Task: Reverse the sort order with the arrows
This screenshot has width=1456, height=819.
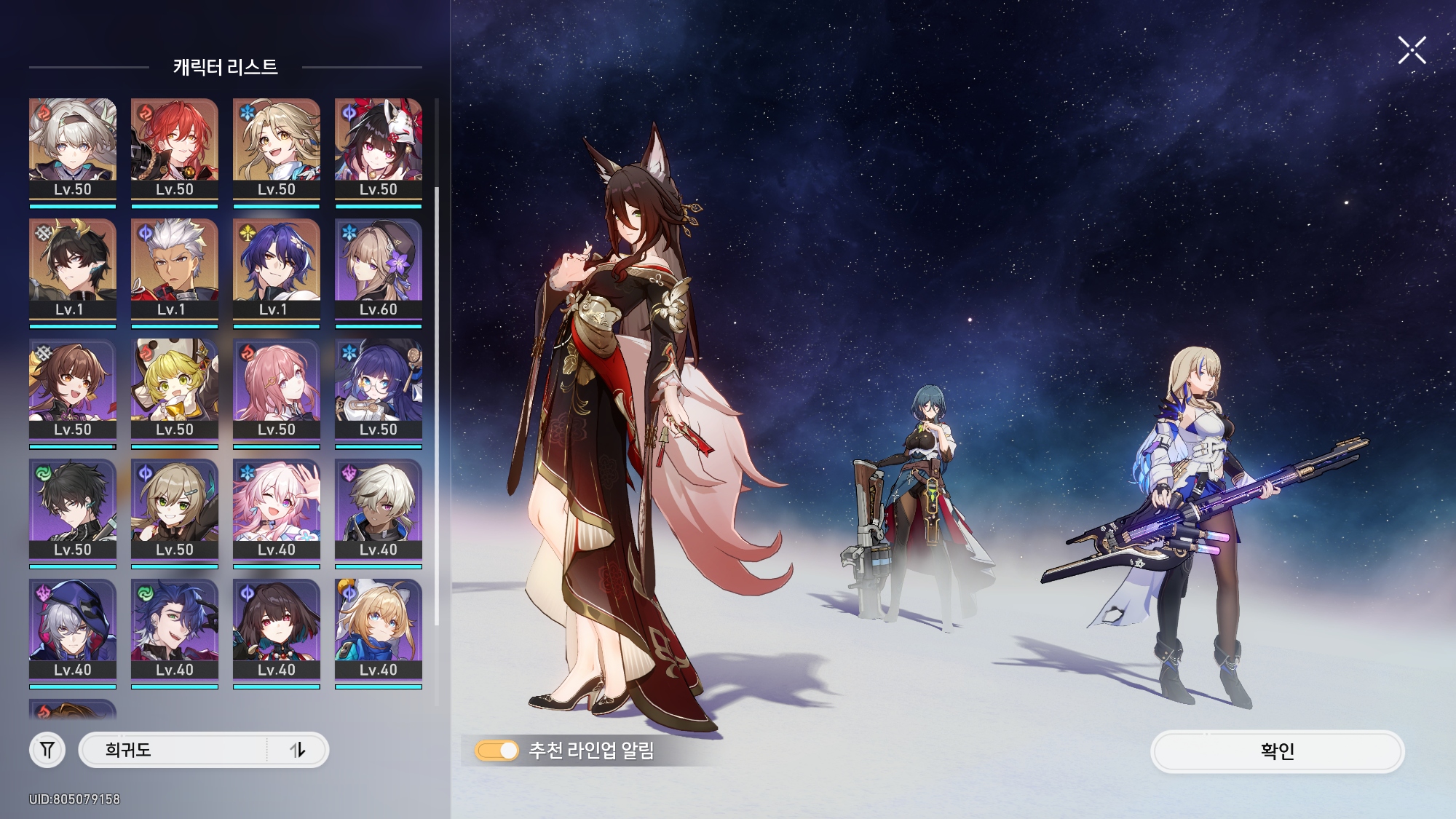Action: 298,750
